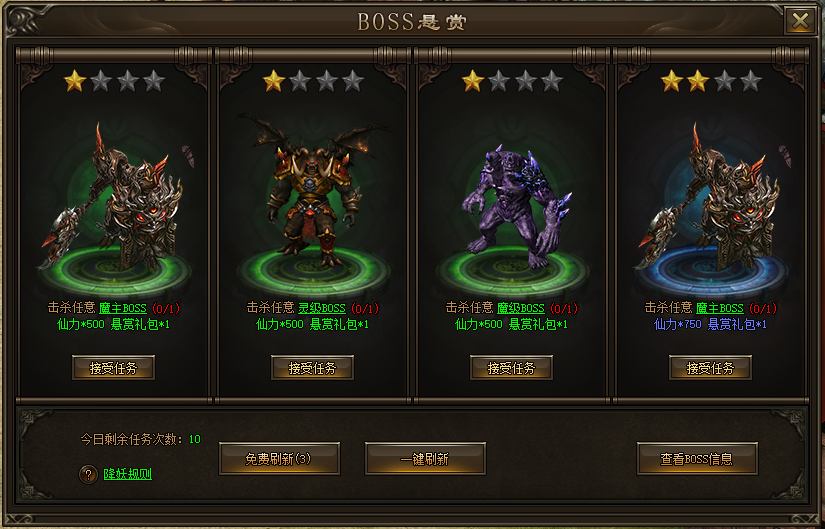Open 查看BOSS信息
The width and height of the screenshot is (825, 529).
pos(696,459)
